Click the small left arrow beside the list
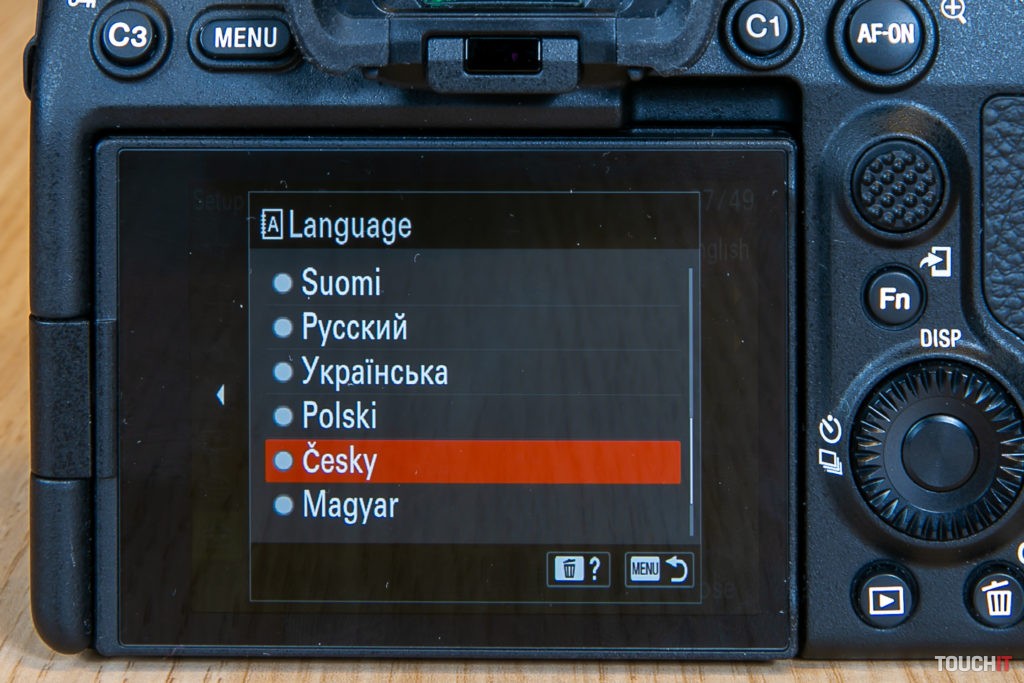The image size is (1024, 683). [x=220, y=395]
